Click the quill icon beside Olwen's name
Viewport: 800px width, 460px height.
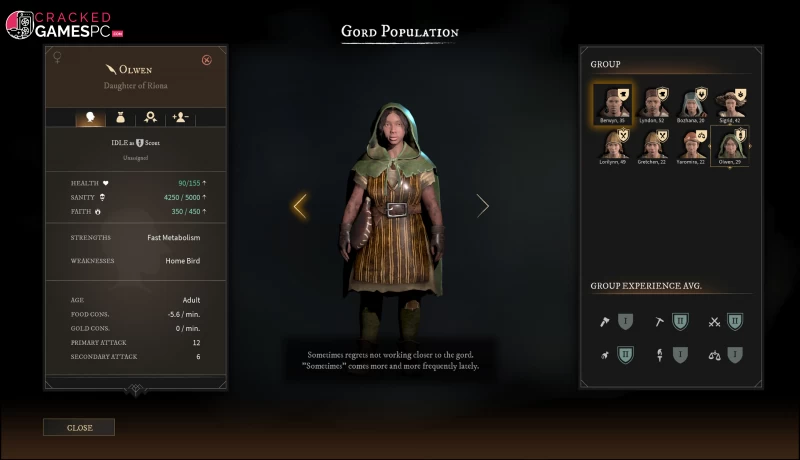[109, 69]
